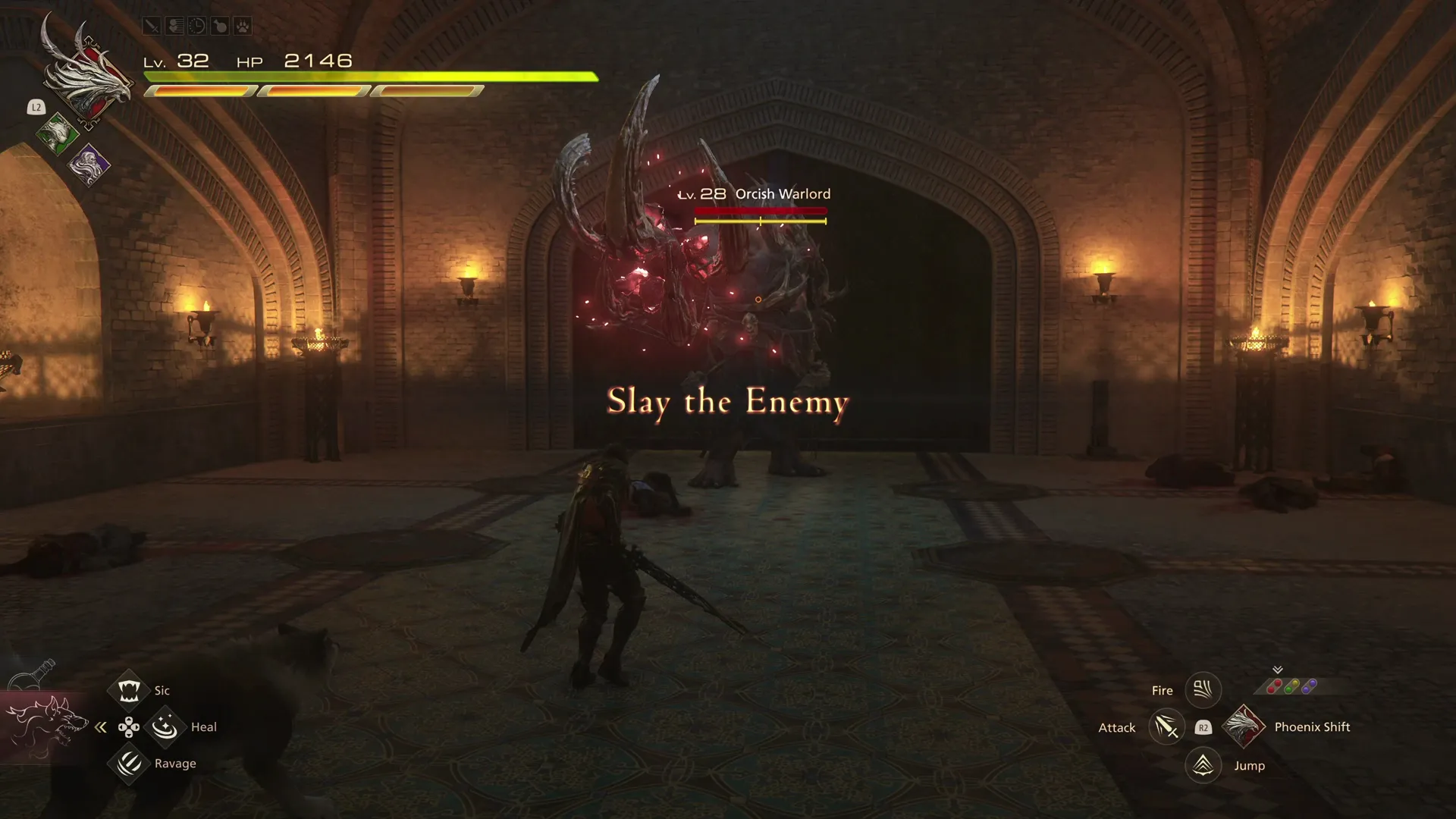Expand the ability set selector chevron above the pips
The image size is (1456, 819).
pyautogui.click(x=1278, y=670)
